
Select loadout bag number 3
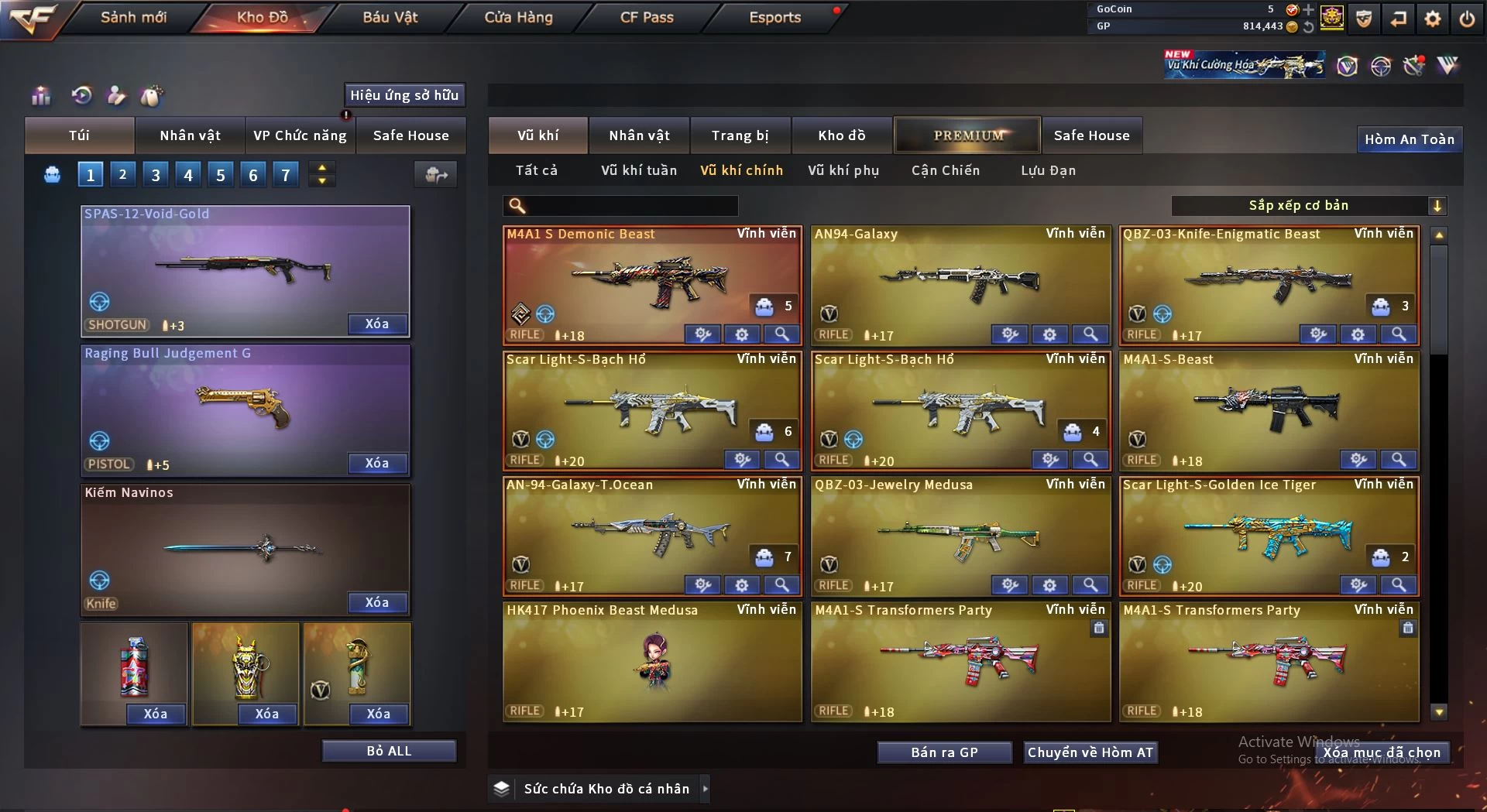point(156,175)
